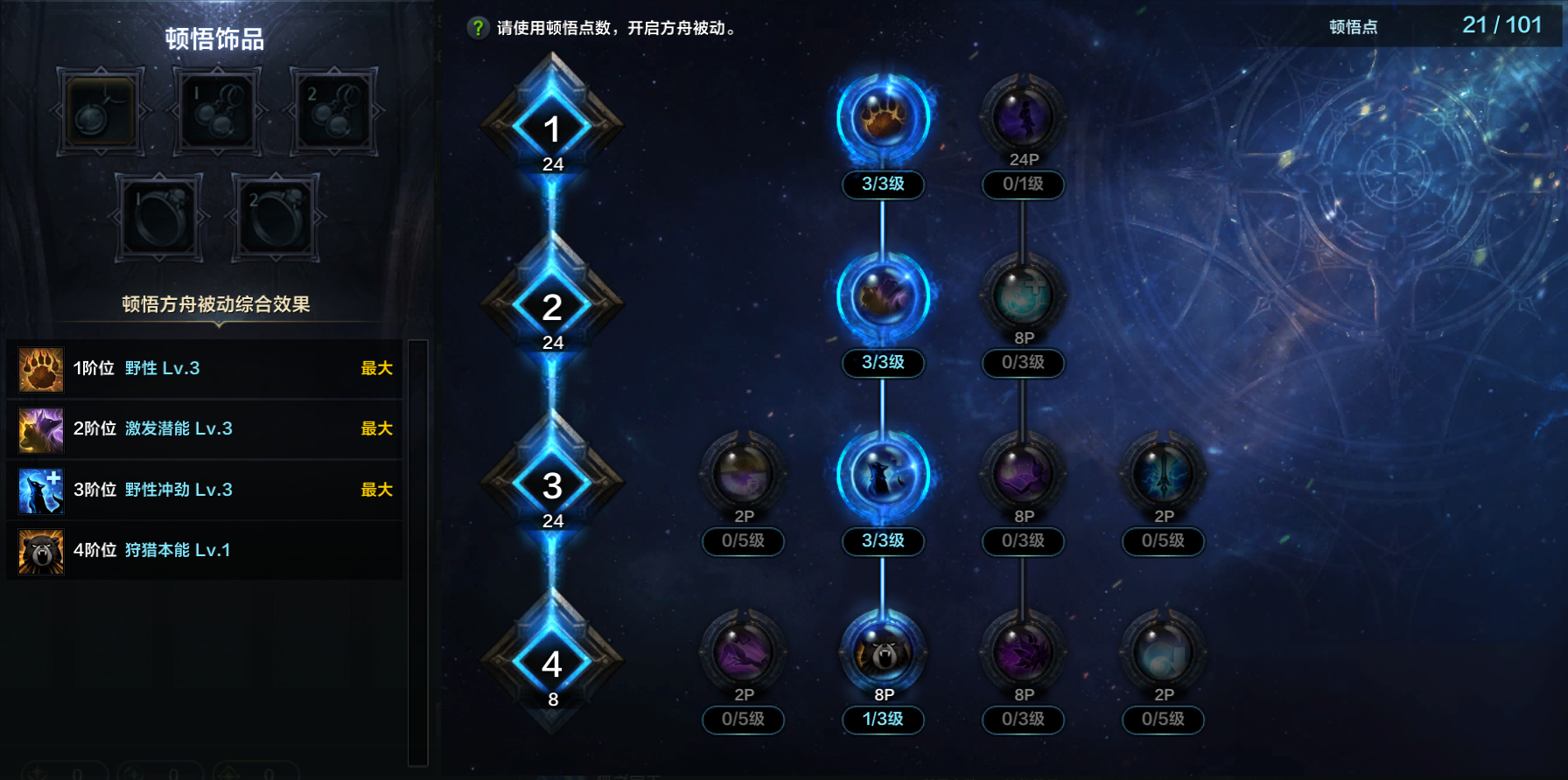Click ring slot 2 icon
This screenshot has width=1568, height=780.
tap(274, 214)
